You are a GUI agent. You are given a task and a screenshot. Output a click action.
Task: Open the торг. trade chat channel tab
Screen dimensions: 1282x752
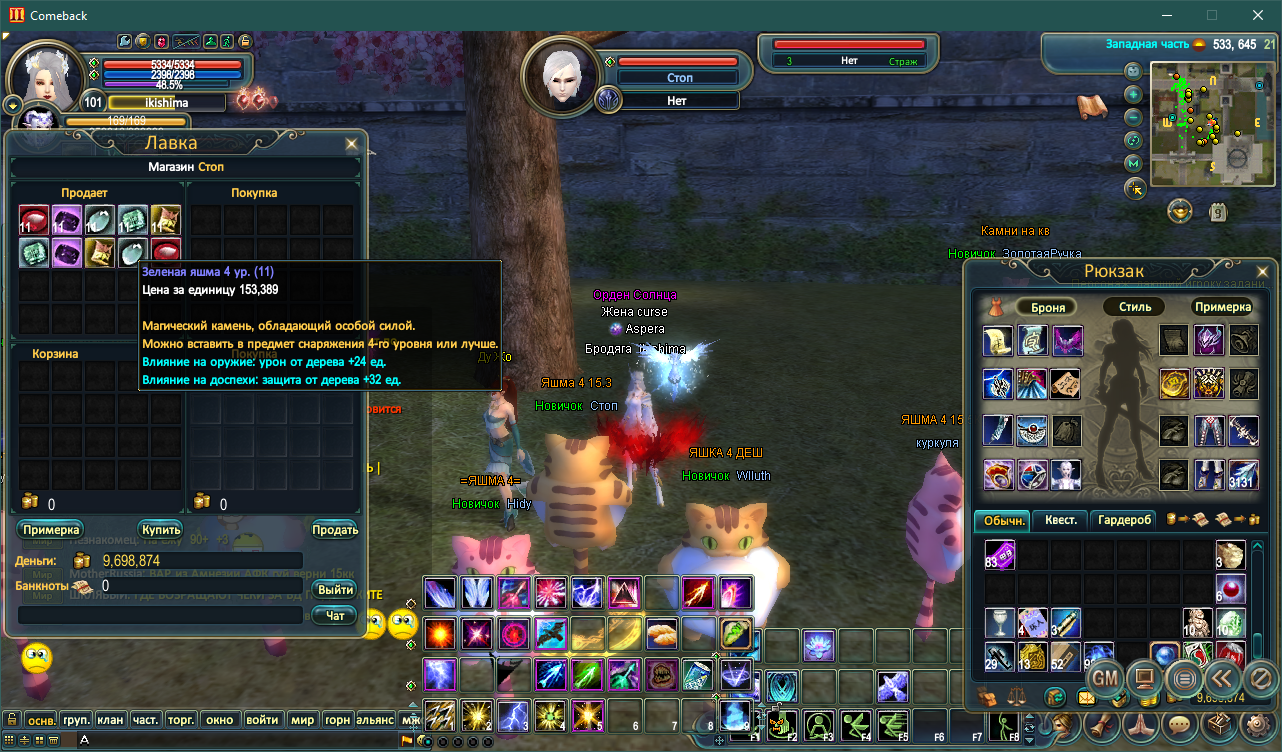(x=181, y=719)
